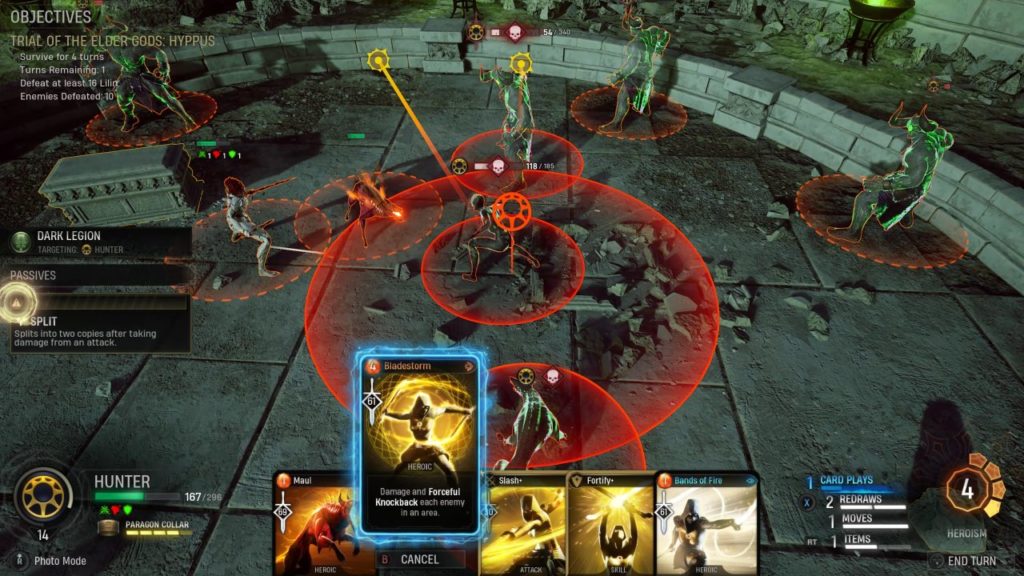Cancel the Bladestorm card selection
The height and width of the screenshot is (576, 1024).
[420, 559]
